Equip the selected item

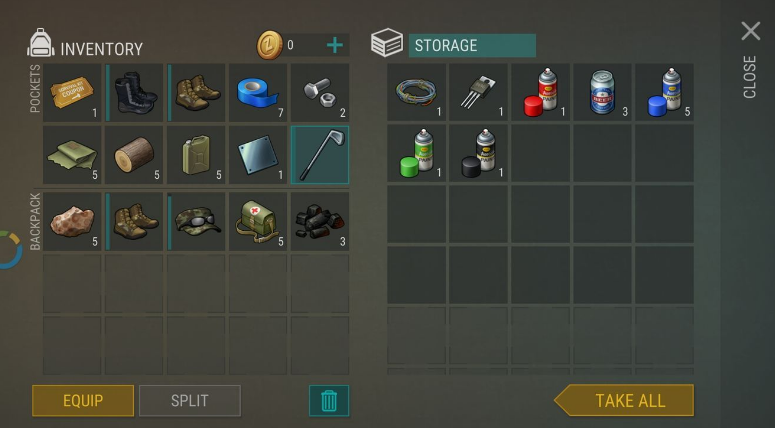(83, 400)
